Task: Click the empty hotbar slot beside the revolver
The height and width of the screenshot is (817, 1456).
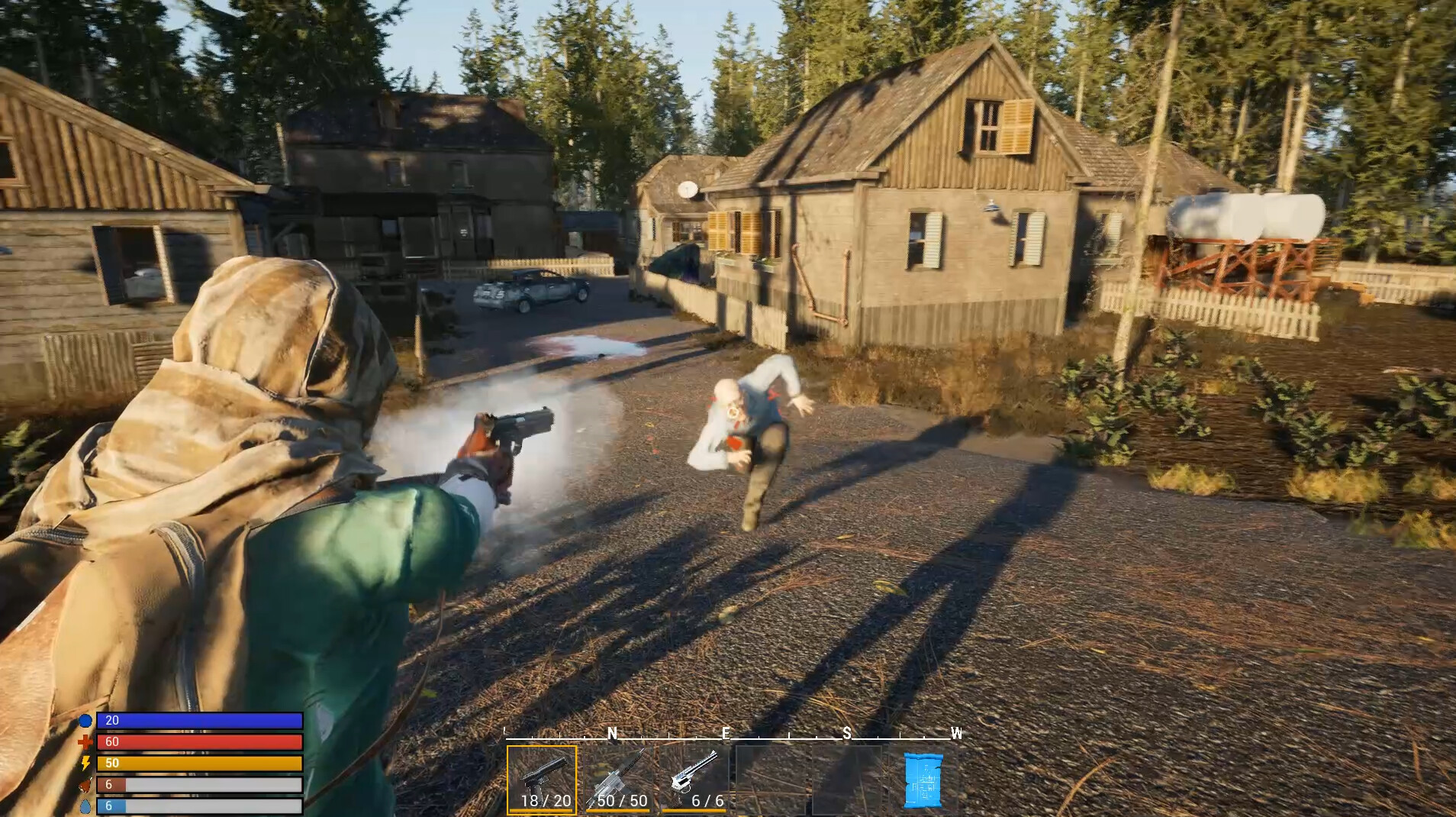Action: tap(771, 780)
